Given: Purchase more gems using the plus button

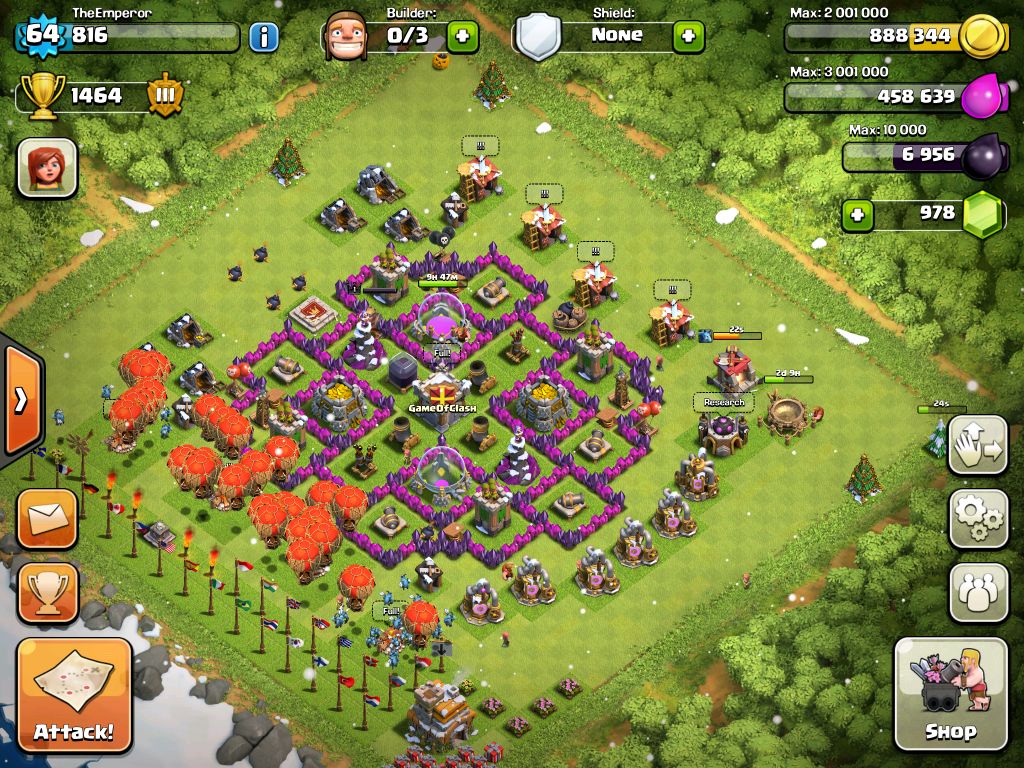Looking at the screenshot, I should coord(856,214).
